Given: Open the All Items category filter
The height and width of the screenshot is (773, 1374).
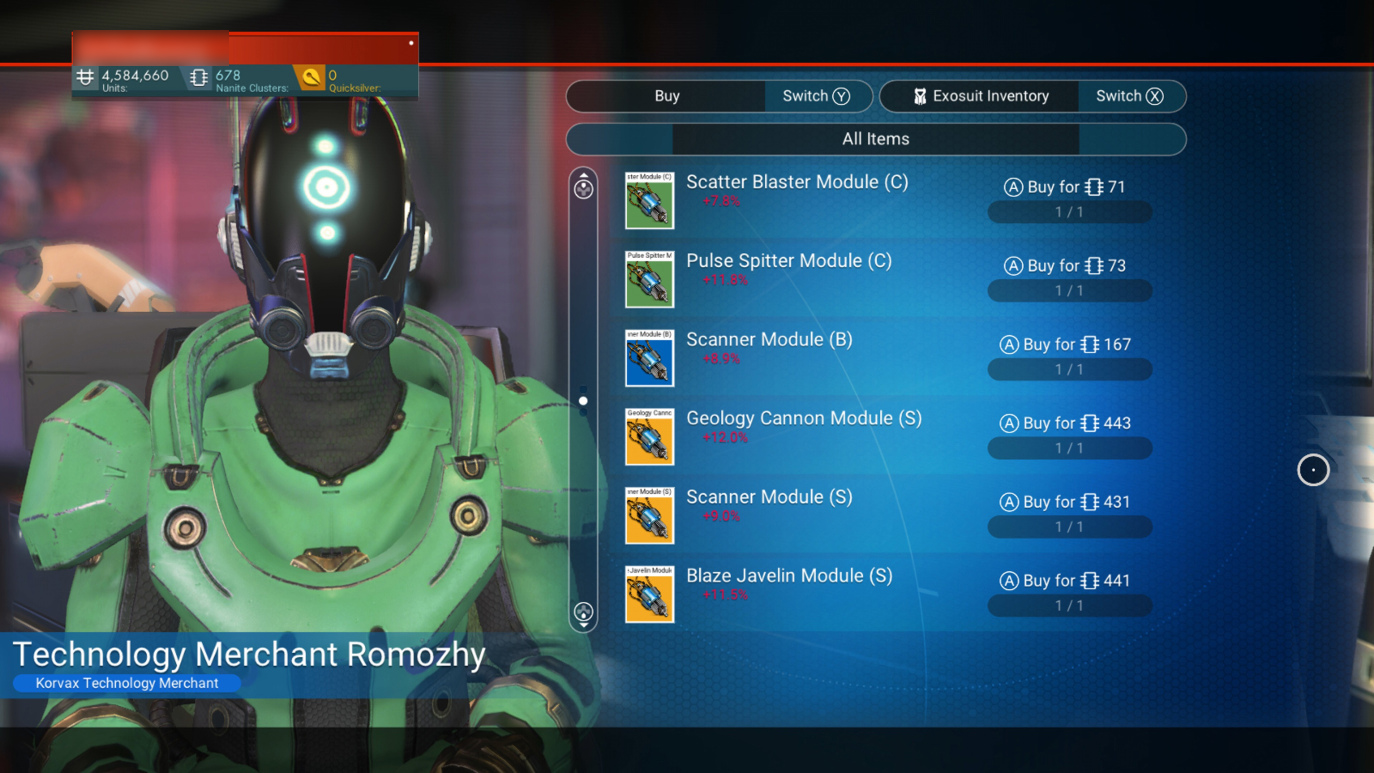Looking at the screenshot, I should pos(875,139).
